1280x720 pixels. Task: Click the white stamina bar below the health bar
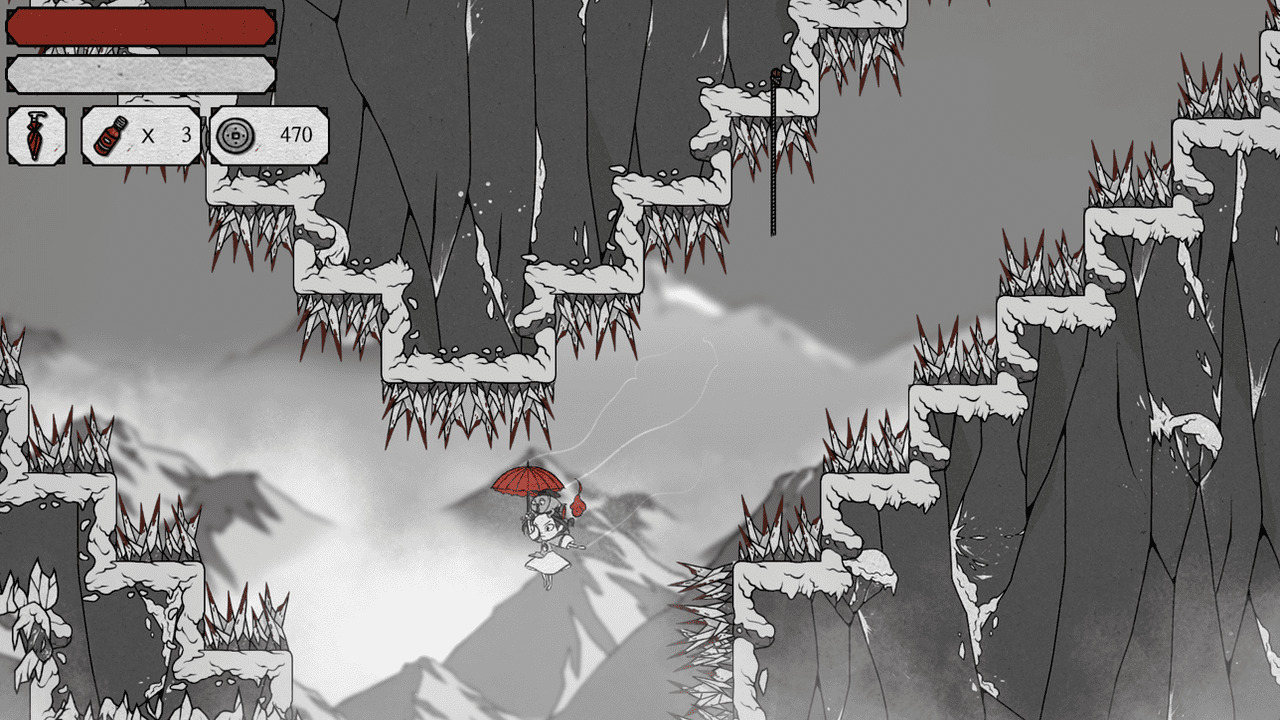pyautogui.click(x=140, y=72)
